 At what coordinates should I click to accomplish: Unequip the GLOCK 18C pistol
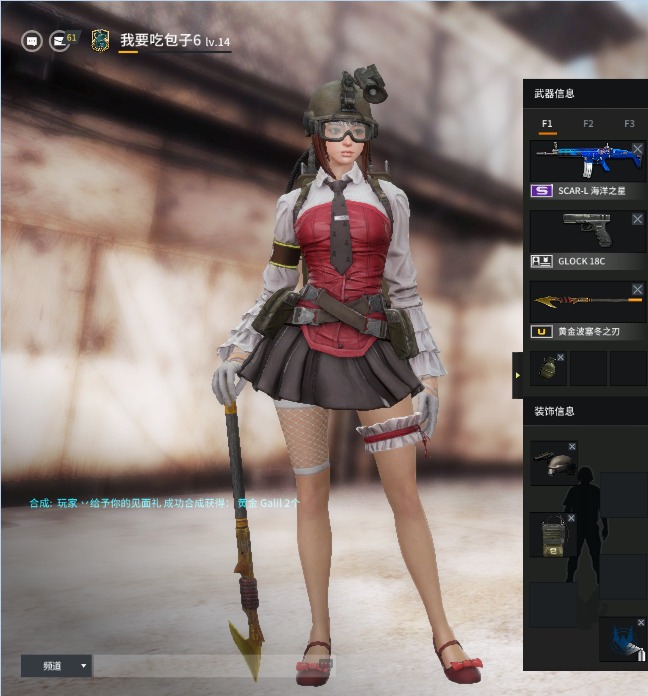click(638, 218)
